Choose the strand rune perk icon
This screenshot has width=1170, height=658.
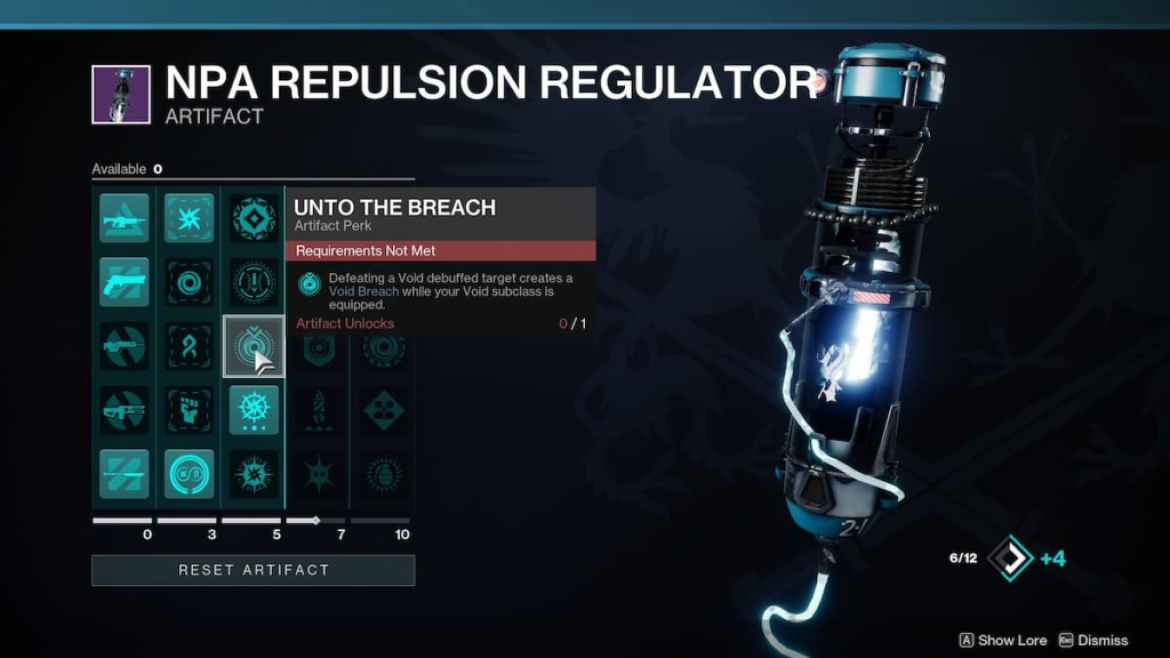tap(188, 346)
